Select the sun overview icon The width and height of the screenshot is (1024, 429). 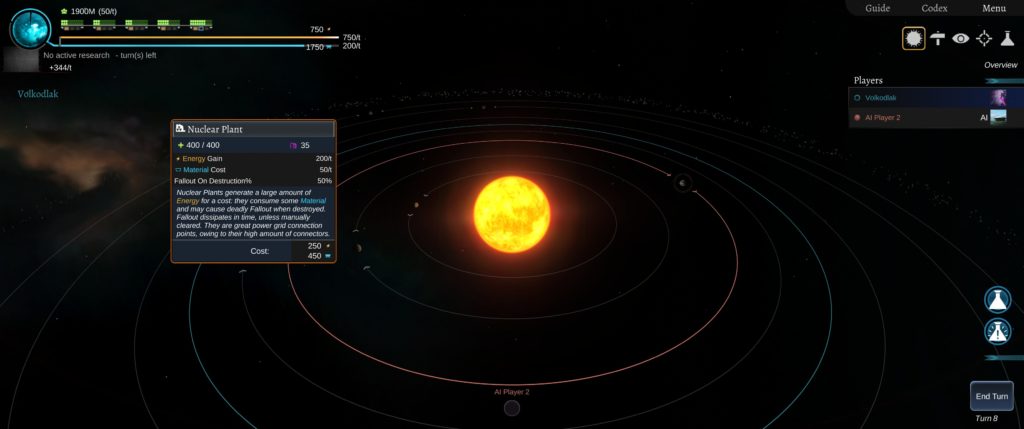click(913, 38)
